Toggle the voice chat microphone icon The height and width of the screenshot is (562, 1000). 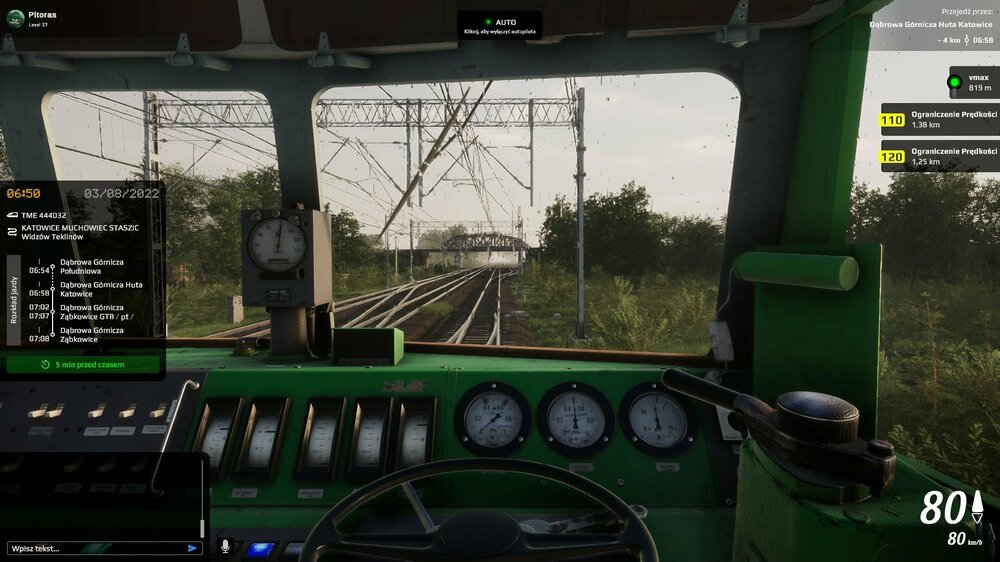225,547
